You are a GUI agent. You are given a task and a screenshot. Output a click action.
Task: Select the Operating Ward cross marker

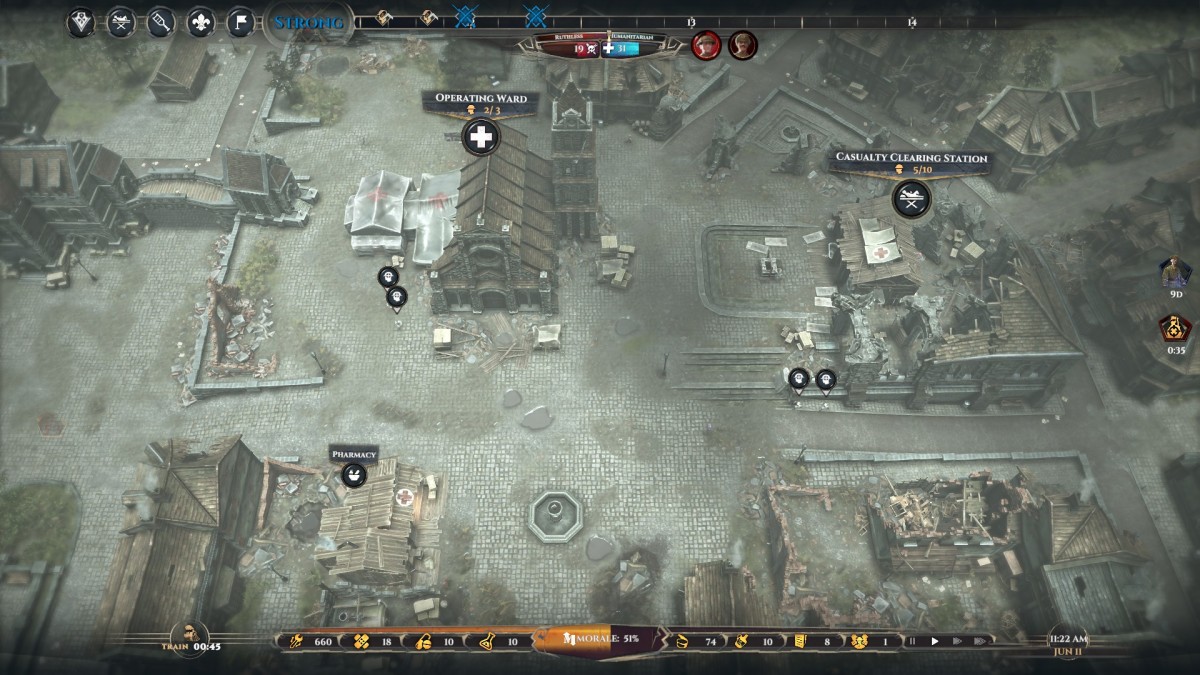point(481,138)
